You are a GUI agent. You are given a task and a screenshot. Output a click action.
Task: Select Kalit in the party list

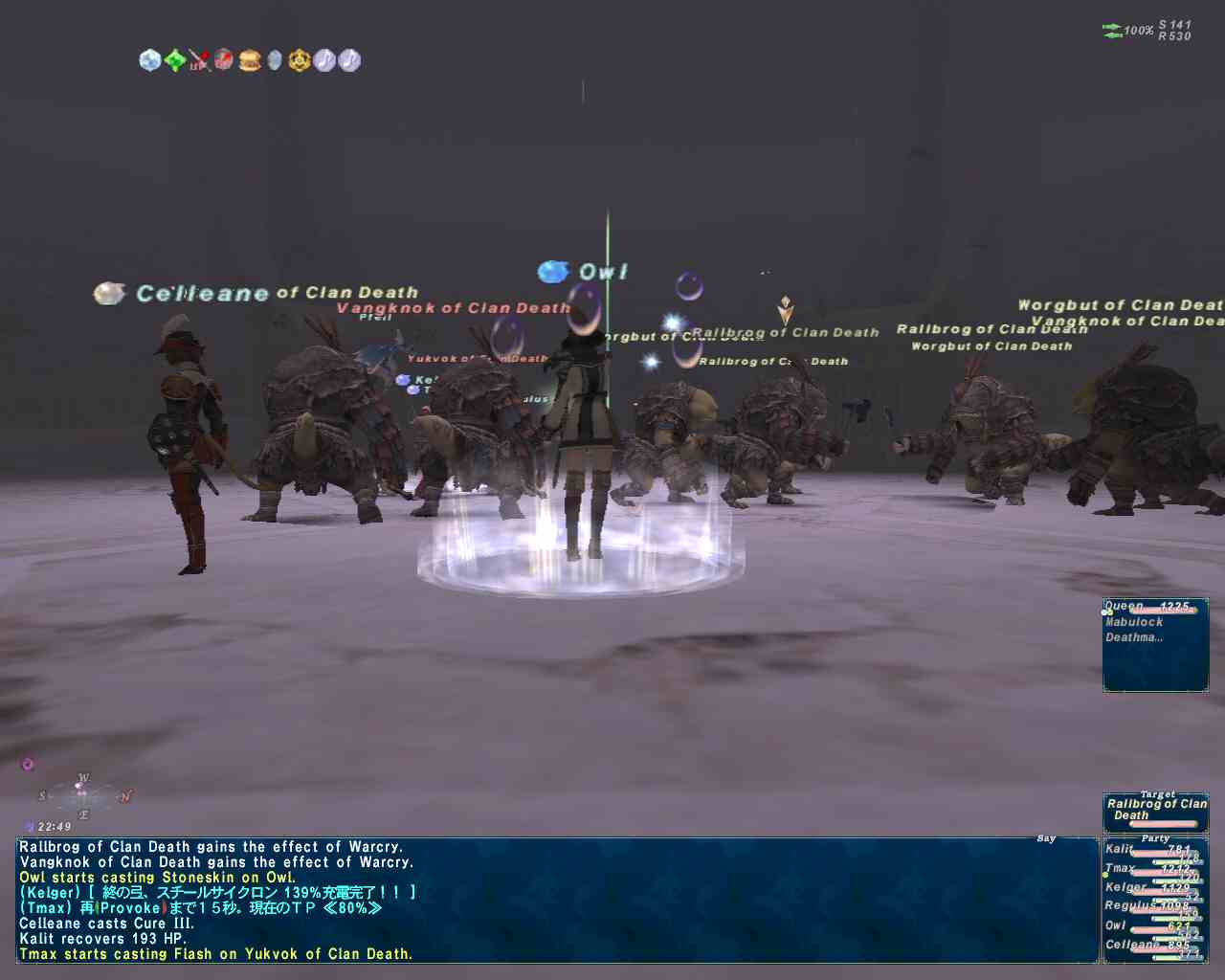point(1120,849)
